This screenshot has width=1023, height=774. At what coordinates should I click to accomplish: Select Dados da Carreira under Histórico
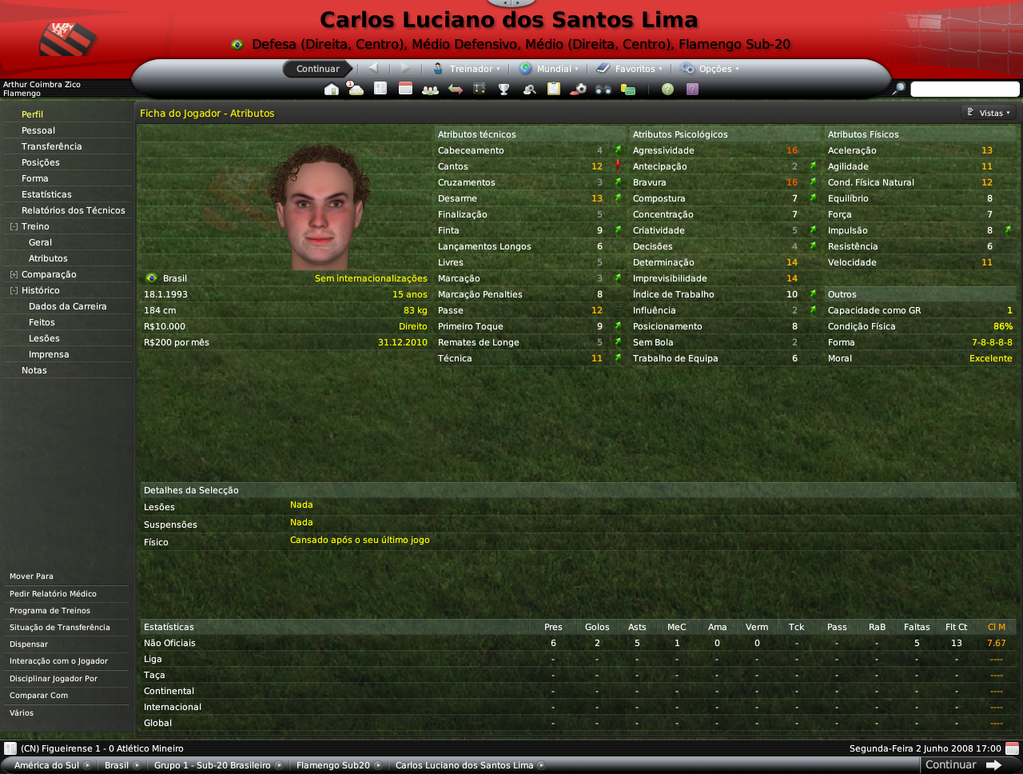pyautogui.click(x=67, y=306)
